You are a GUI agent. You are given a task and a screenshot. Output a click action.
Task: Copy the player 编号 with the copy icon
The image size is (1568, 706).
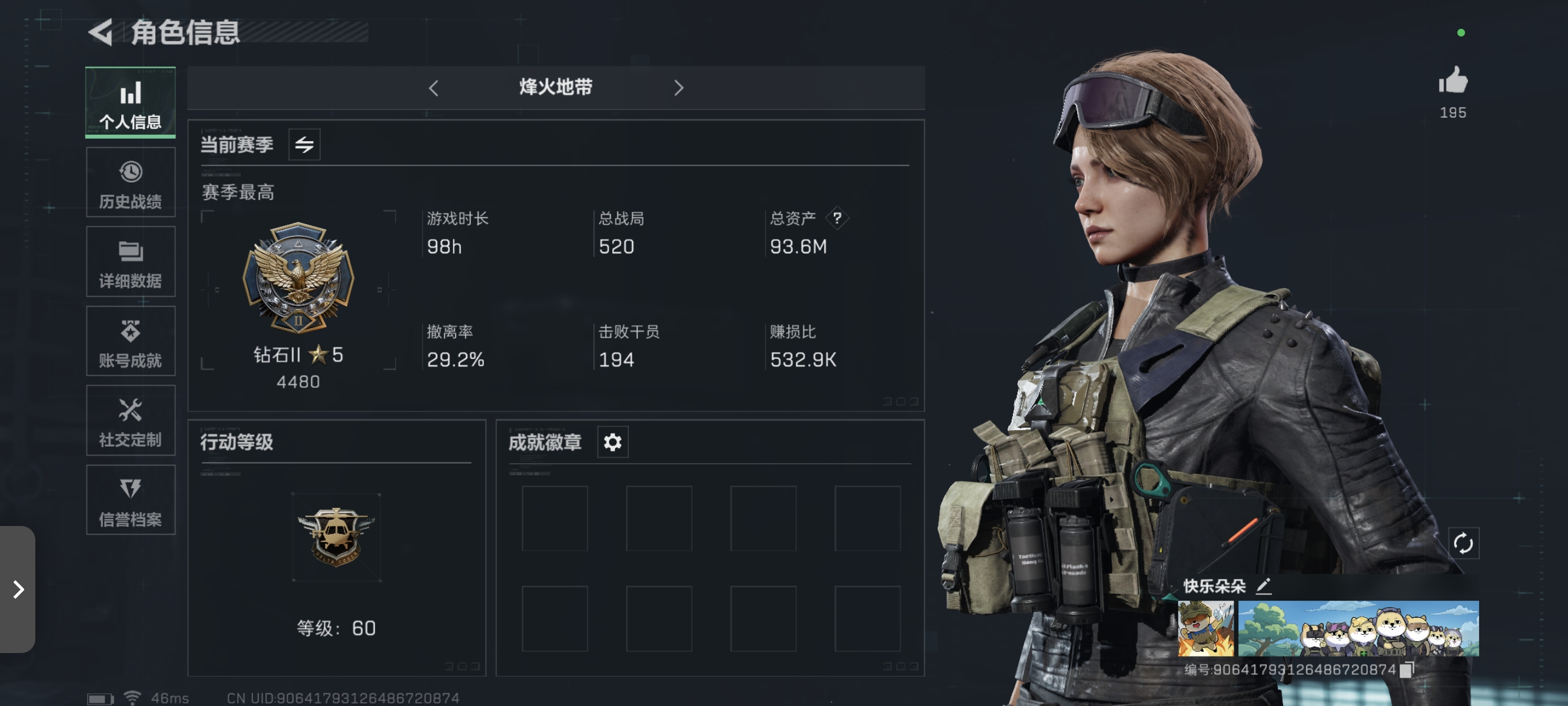(x=1408, y=670)
